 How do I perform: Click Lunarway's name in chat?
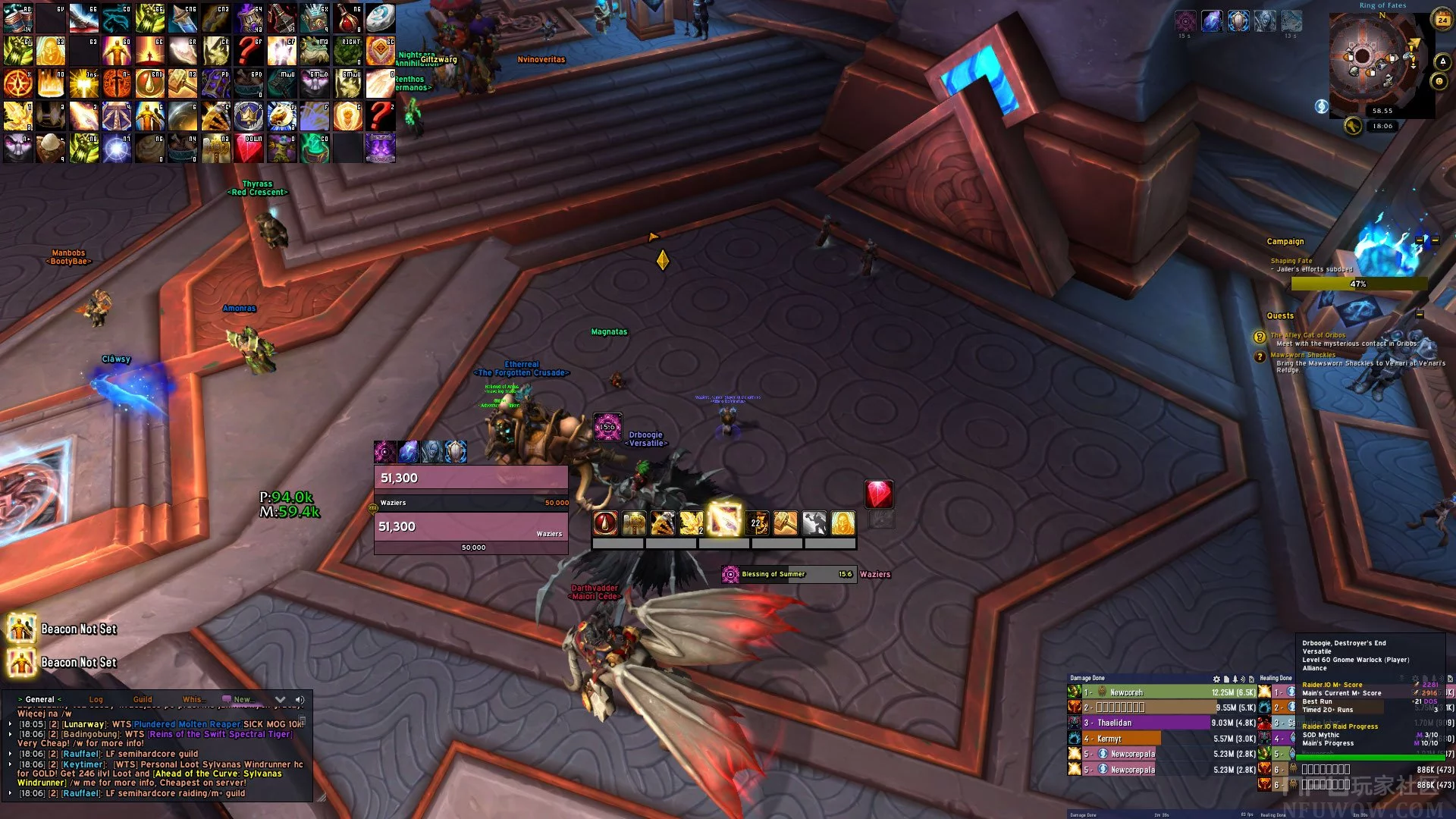pos(83,724)
